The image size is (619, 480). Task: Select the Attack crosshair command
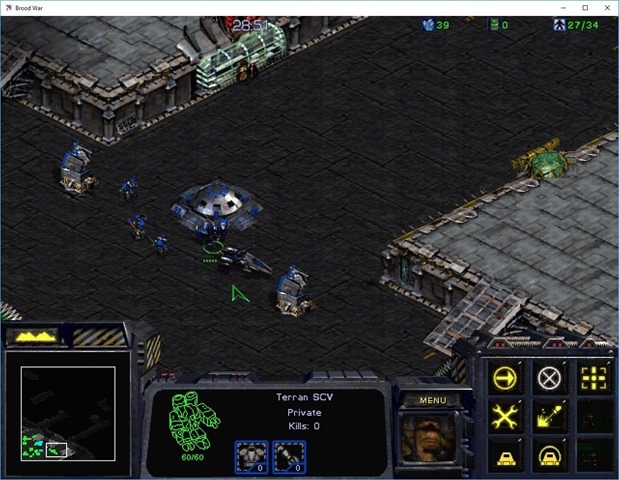(x=594, y=378)
